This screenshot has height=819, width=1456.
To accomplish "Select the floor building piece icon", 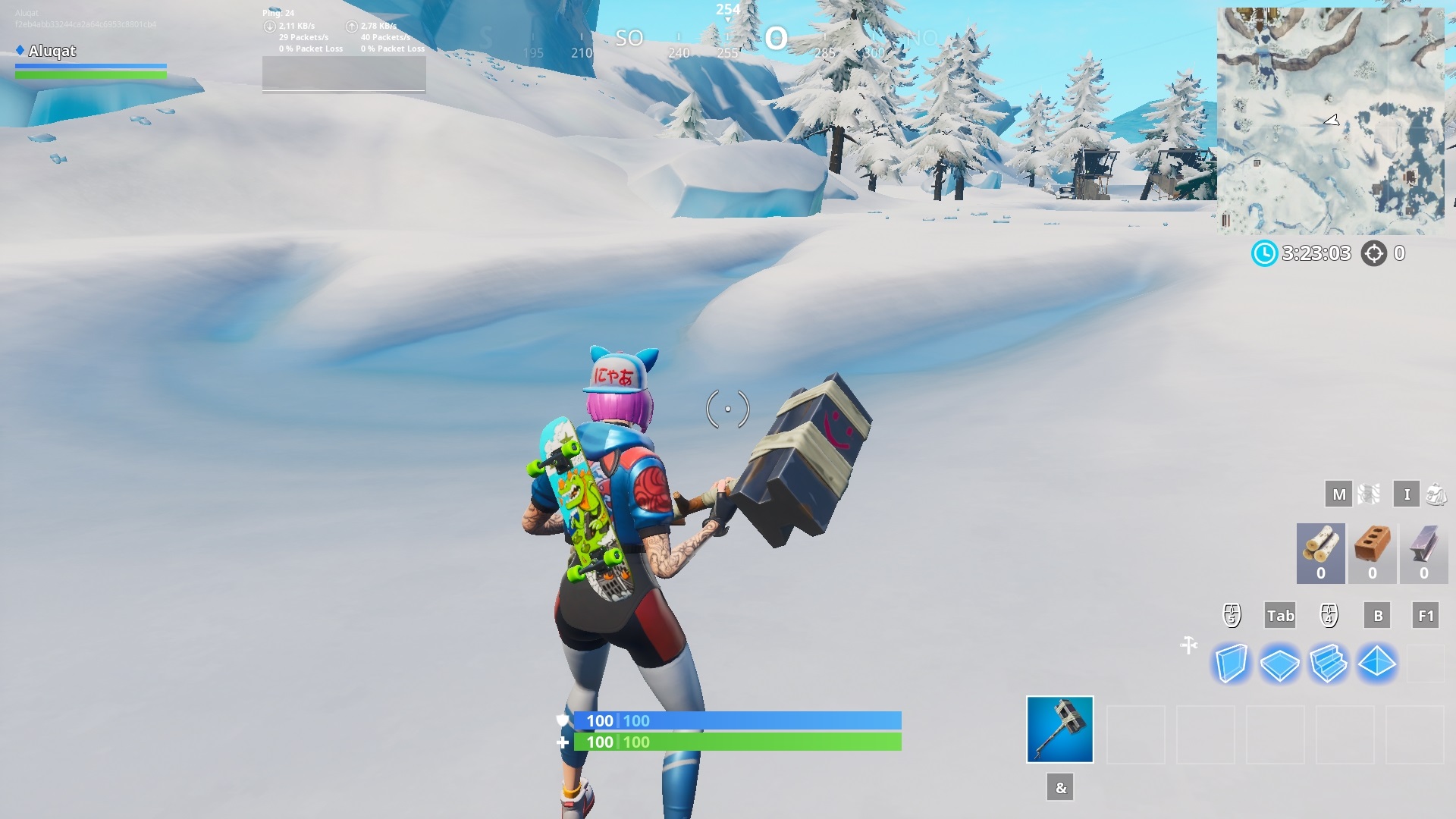I will [1279, 664].
